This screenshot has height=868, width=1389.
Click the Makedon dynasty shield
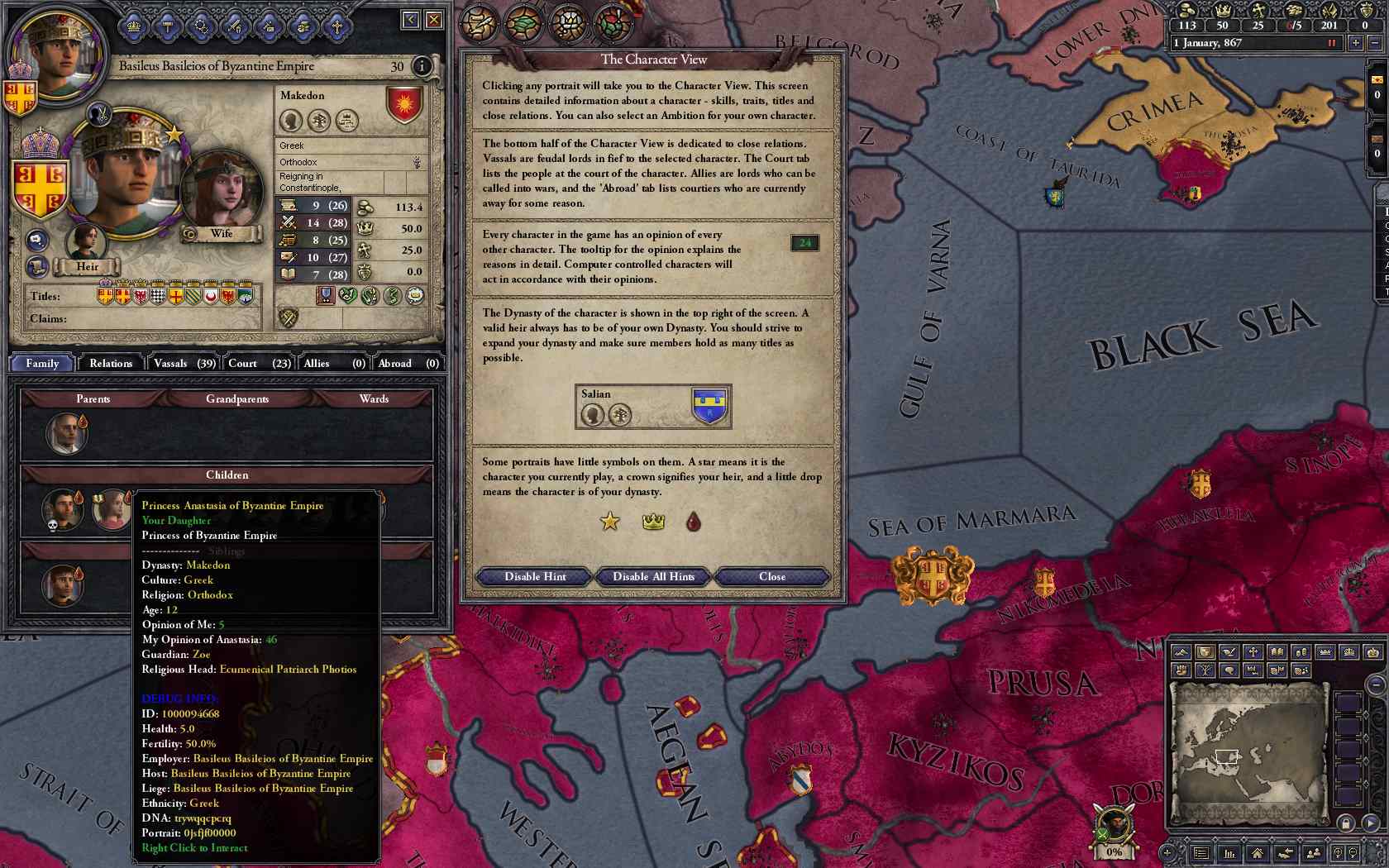pyautogui.click(x=404, y=105)
